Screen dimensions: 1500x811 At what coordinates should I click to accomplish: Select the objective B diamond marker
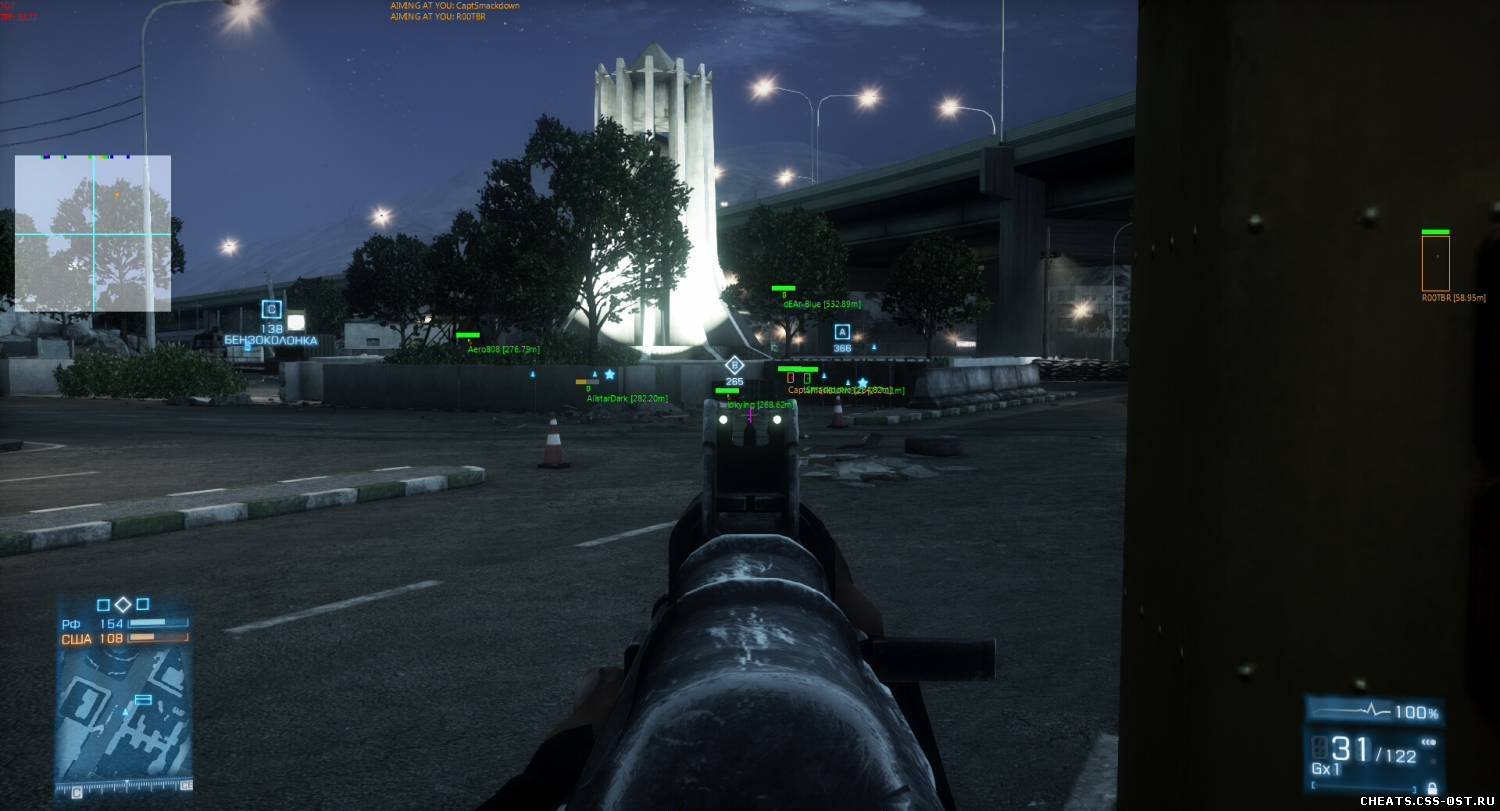pos(734,365)
